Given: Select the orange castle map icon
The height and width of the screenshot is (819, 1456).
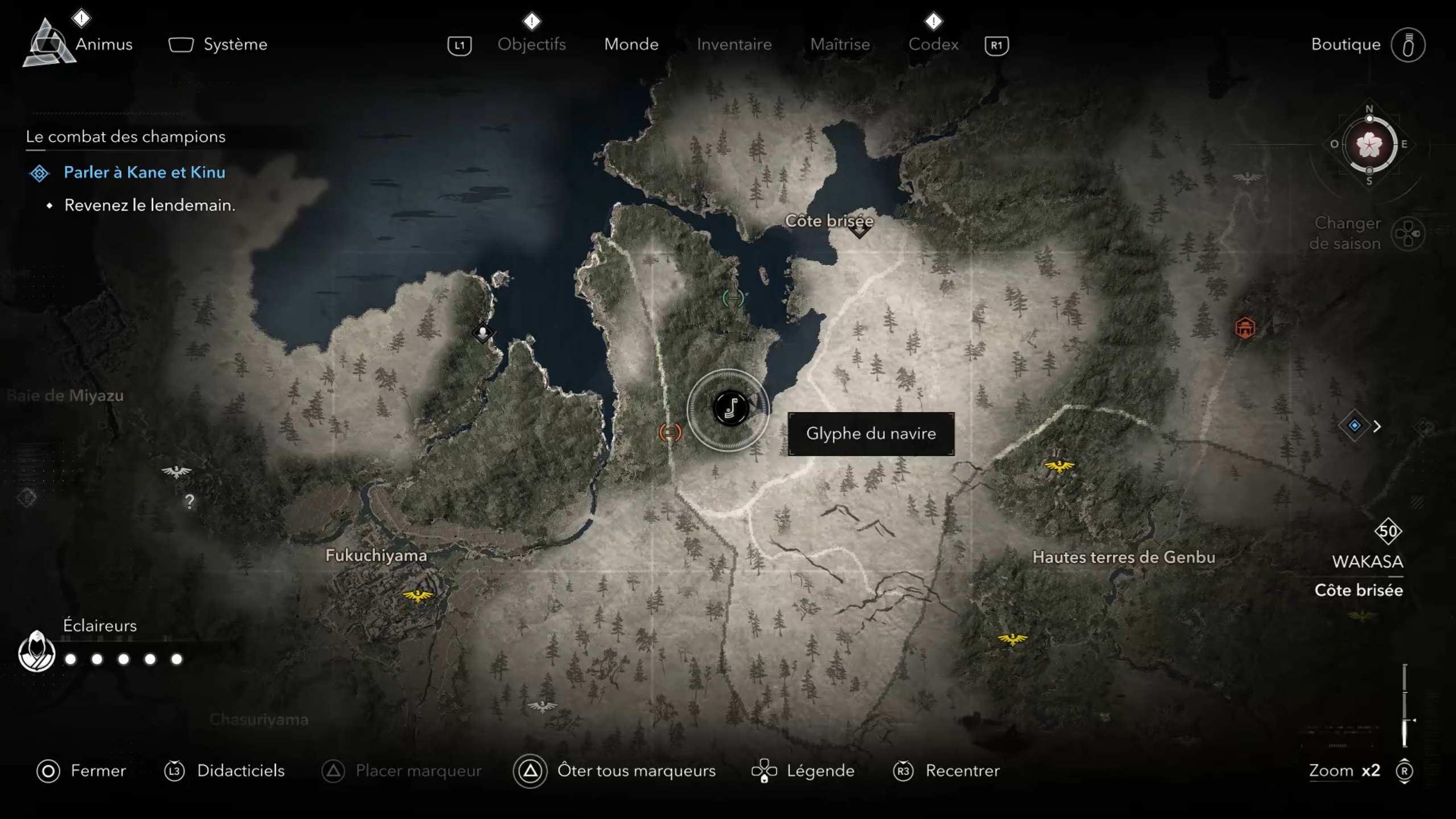Looking at the screenshot, I should 1245,328.
